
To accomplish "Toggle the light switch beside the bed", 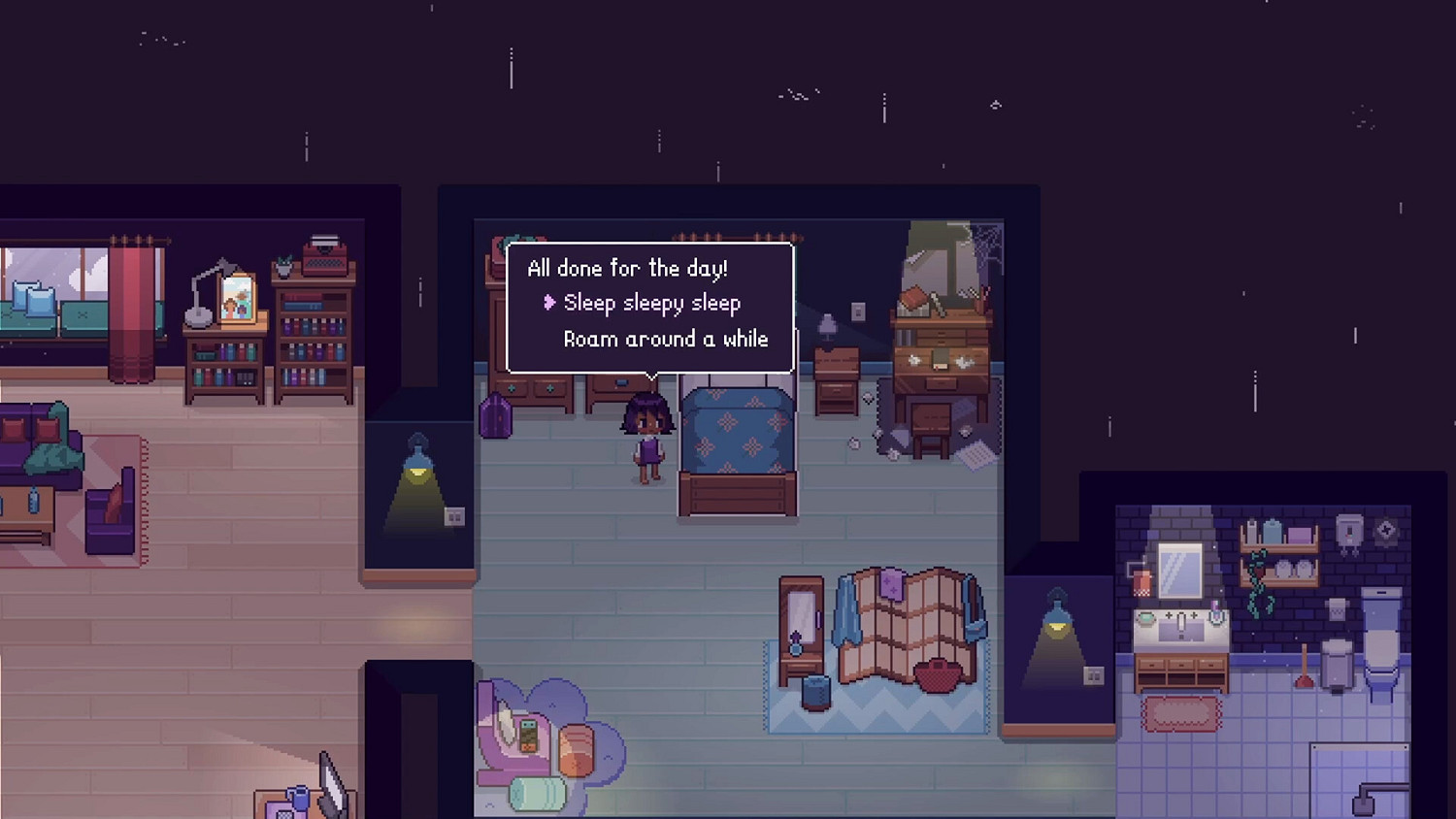I will pyautogui.click(x=858, y=311).
